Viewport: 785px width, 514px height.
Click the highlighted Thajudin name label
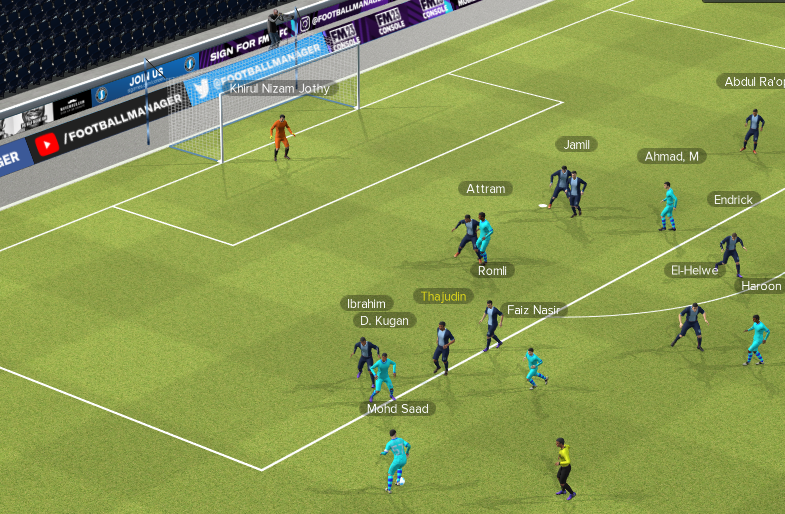coord(444,296)
